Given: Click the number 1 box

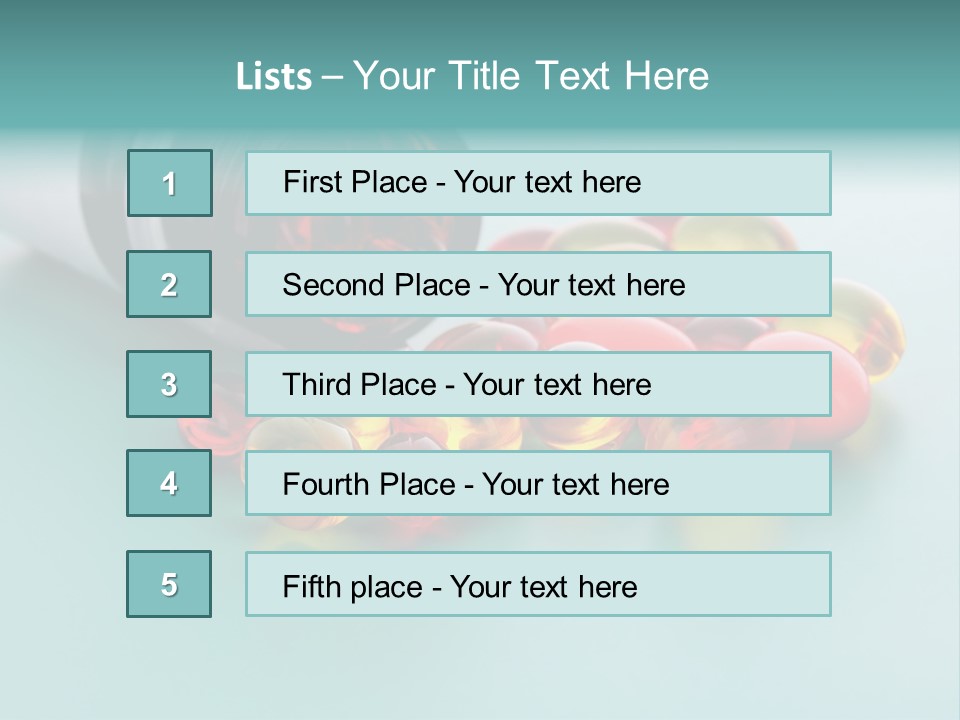Looking at the screenshot, I should pos(170,183).
